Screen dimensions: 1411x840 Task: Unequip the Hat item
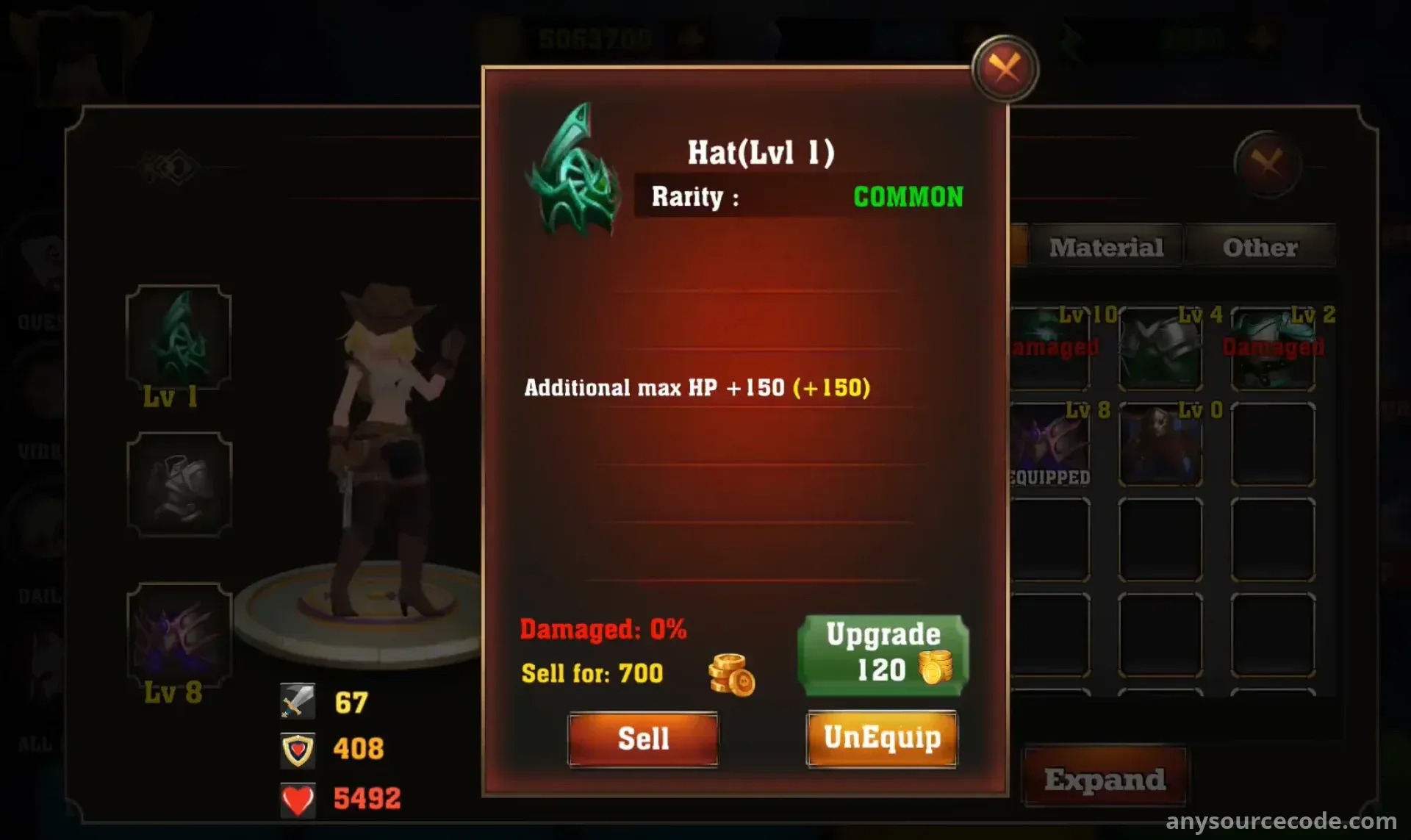pyautogui.click(x=882, y=739)
